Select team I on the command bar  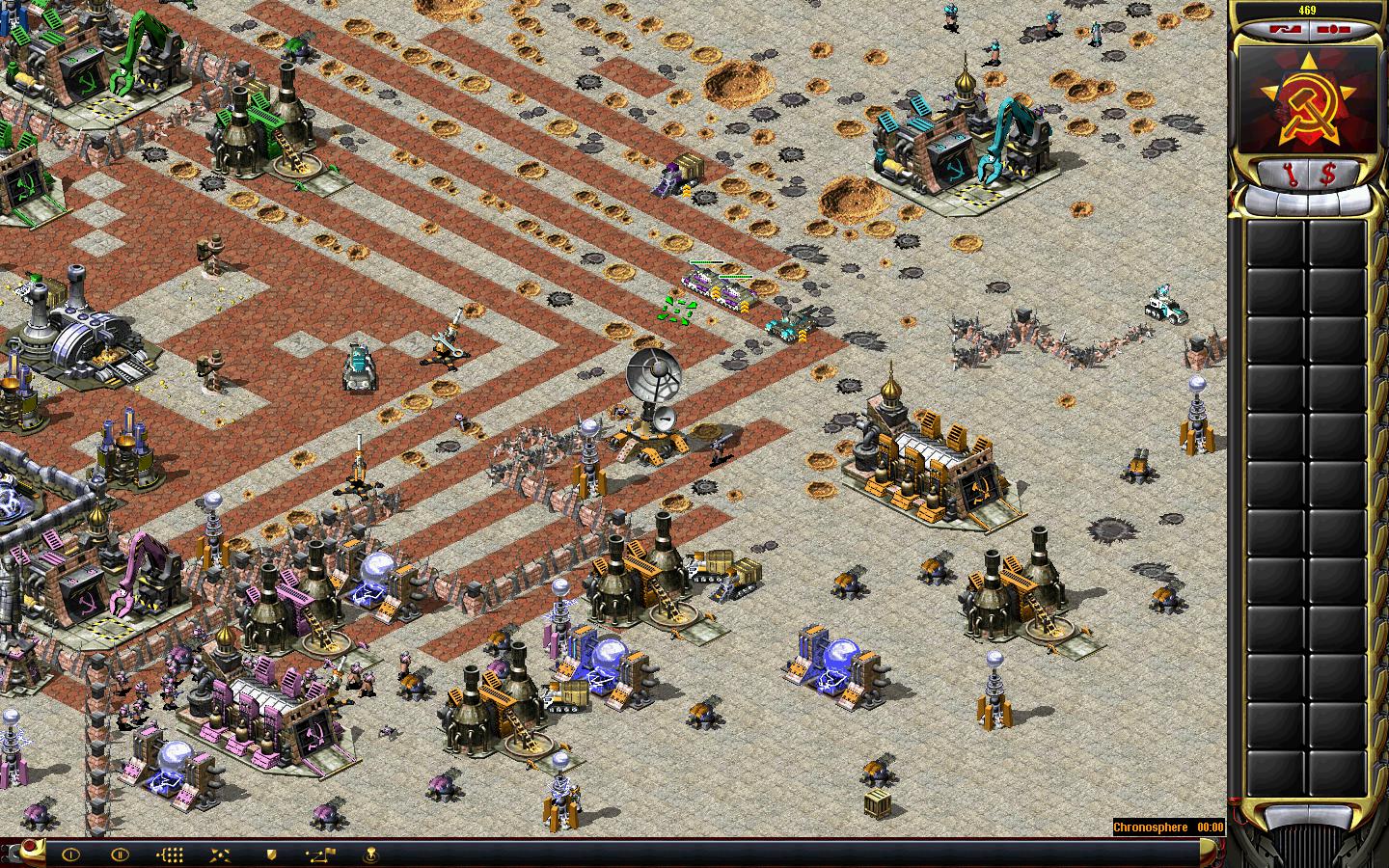coord(69,854)
